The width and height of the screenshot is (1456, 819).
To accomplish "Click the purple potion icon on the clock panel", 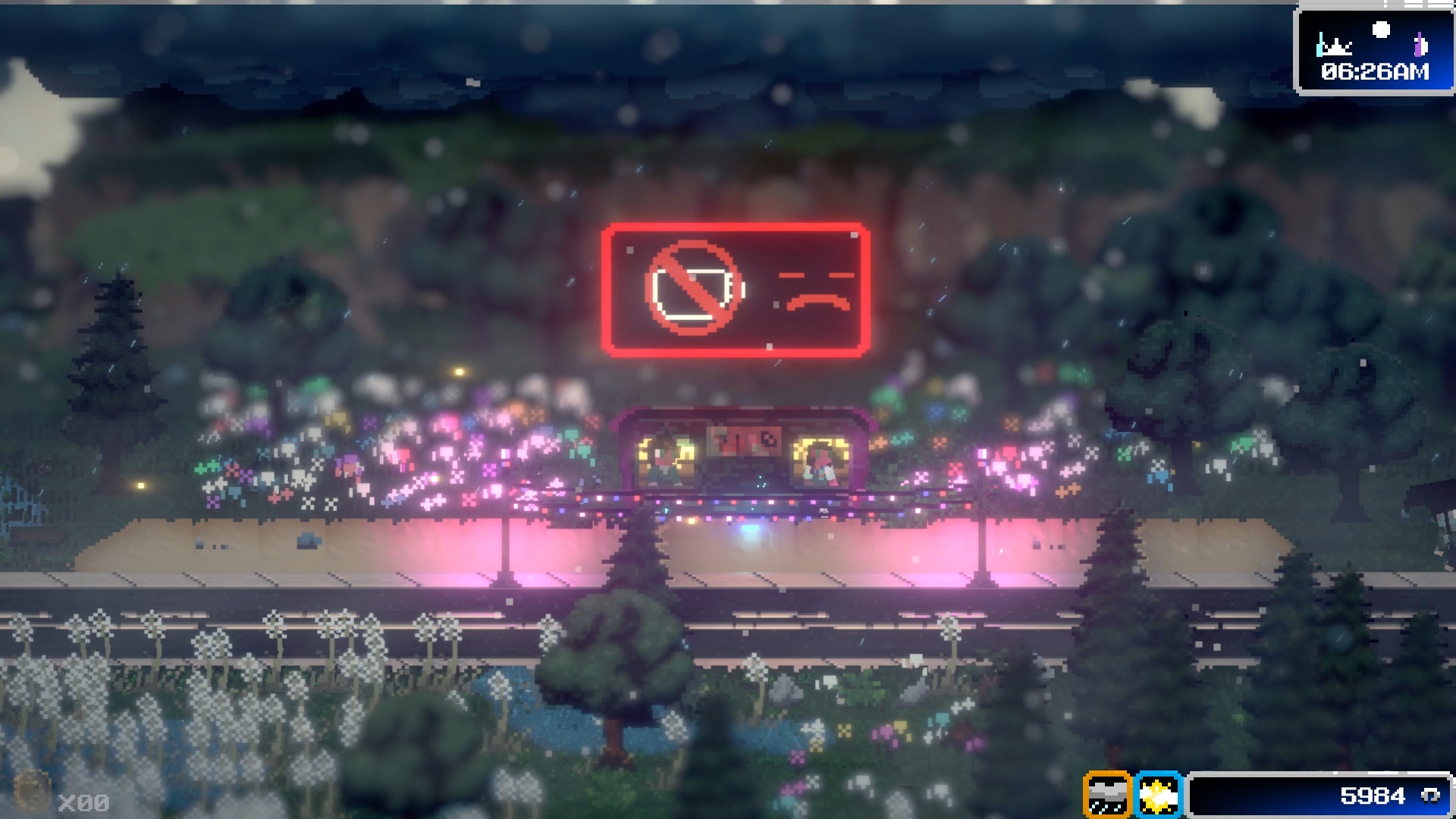I will [x=1419, y=44].
